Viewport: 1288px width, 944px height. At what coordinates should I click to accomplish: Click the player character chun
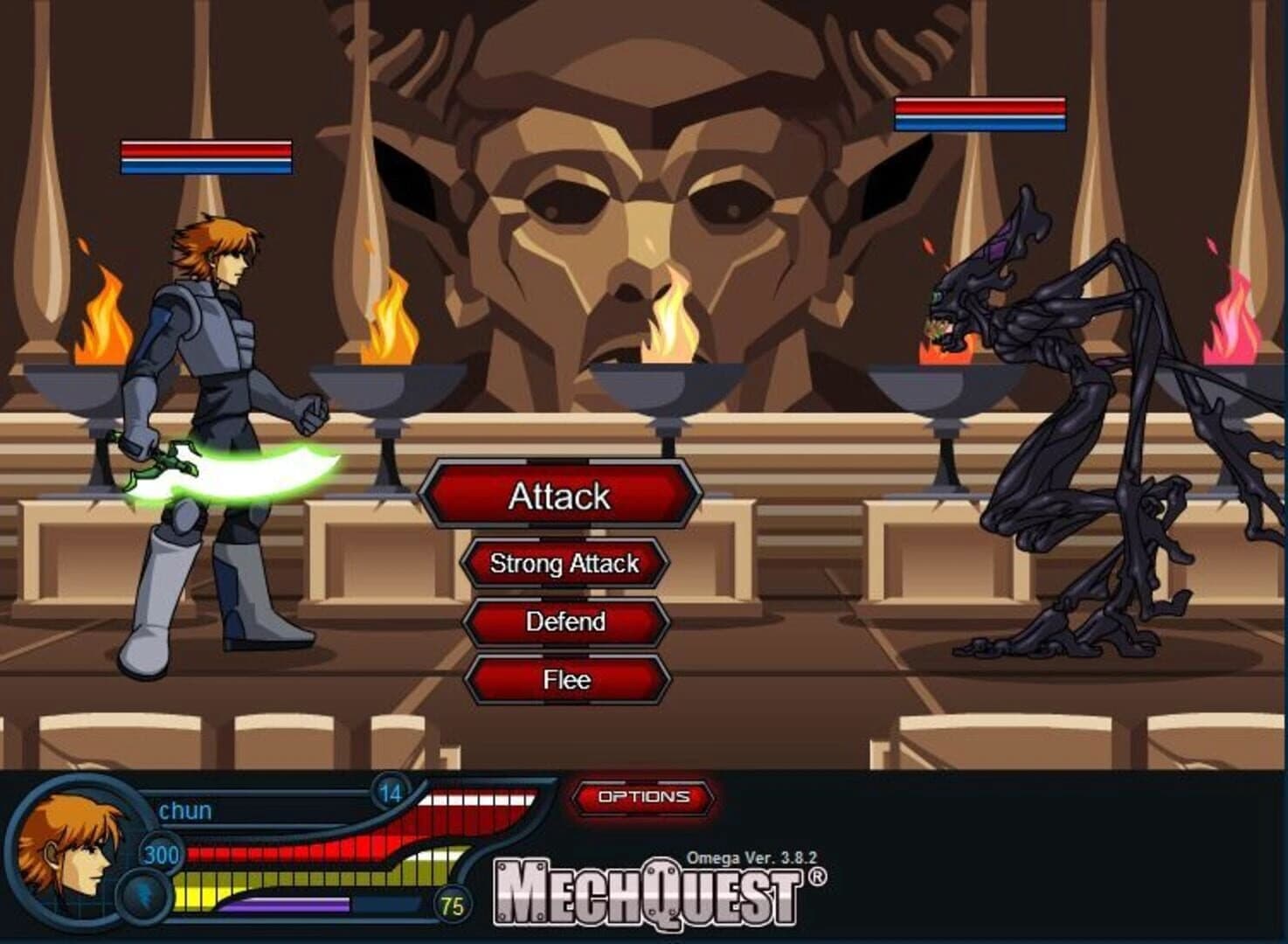[218, 393]
